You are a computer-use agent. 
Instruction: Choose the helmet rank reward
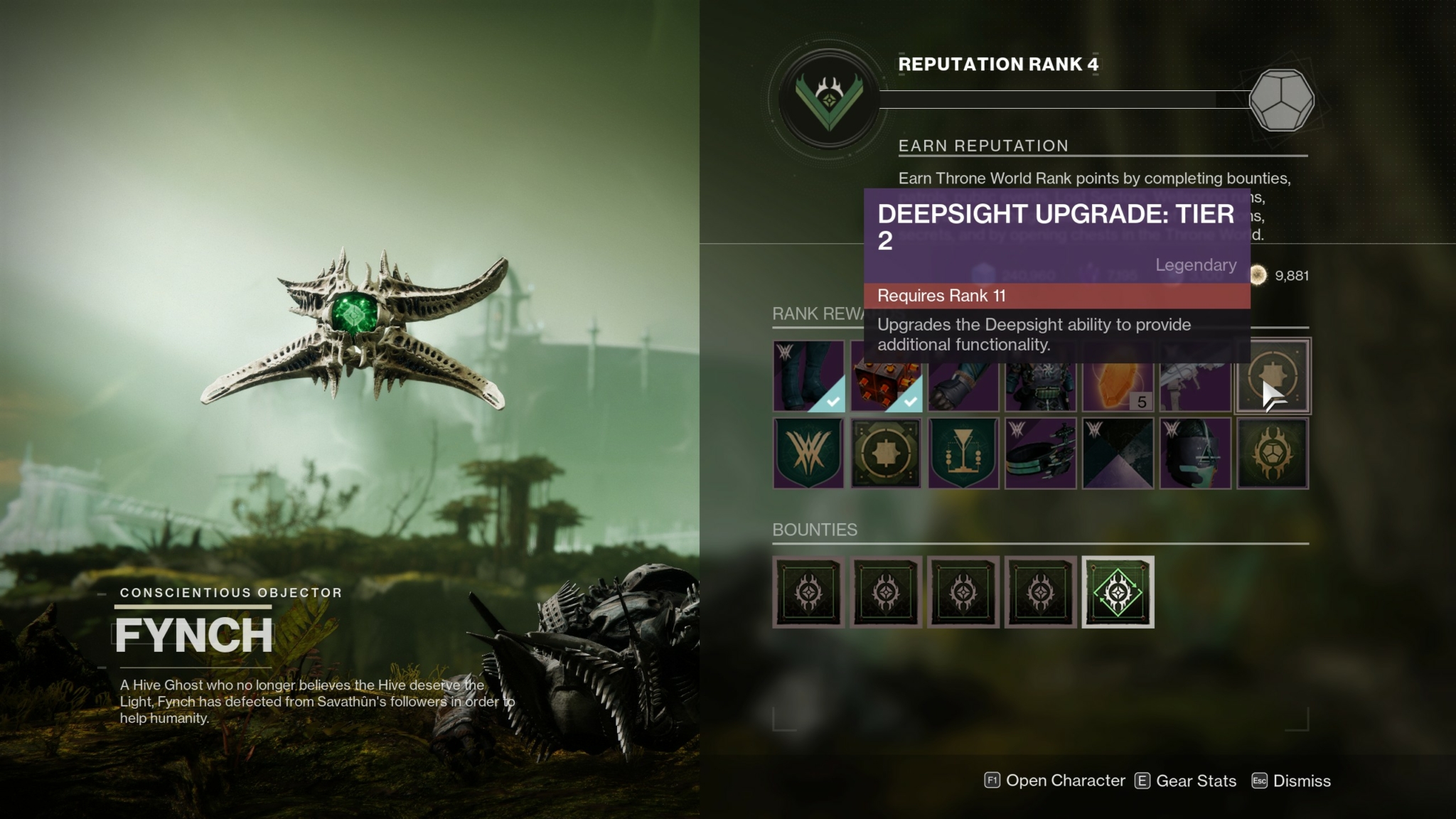click(1195, 454)
